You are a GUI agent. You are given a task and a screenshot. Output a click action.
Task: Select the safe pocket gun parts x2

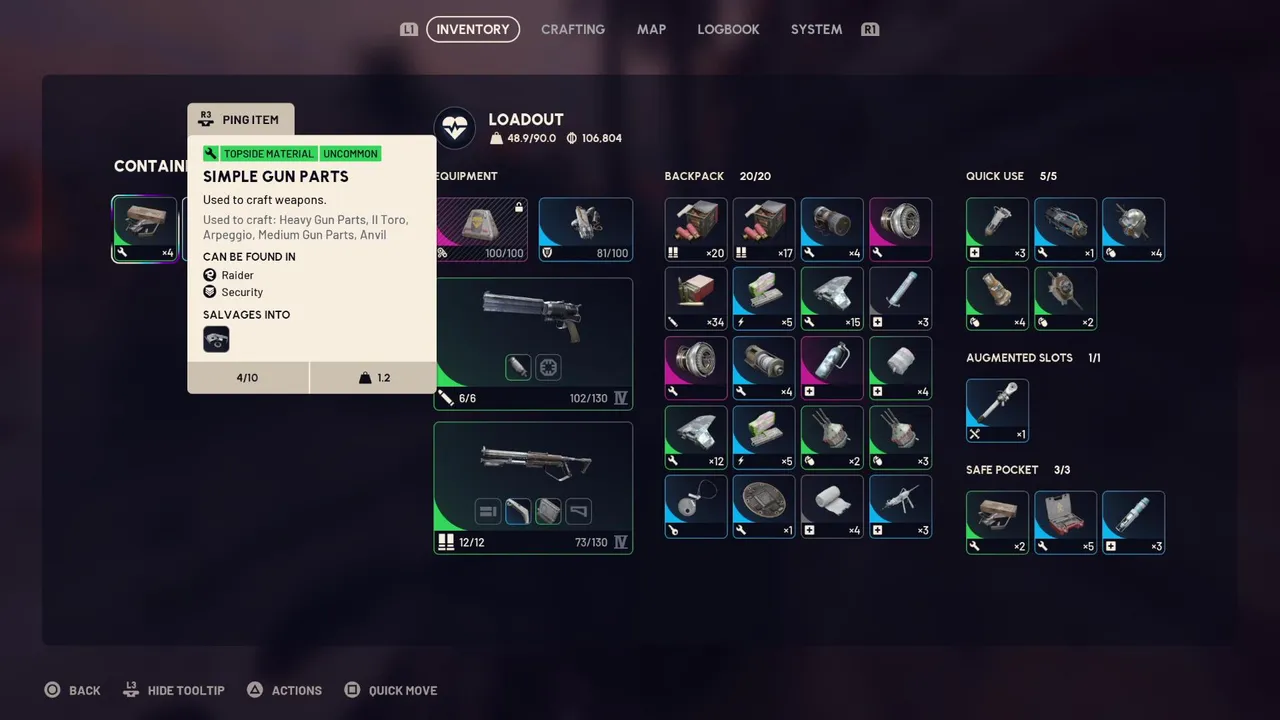[x=997, y=522]
